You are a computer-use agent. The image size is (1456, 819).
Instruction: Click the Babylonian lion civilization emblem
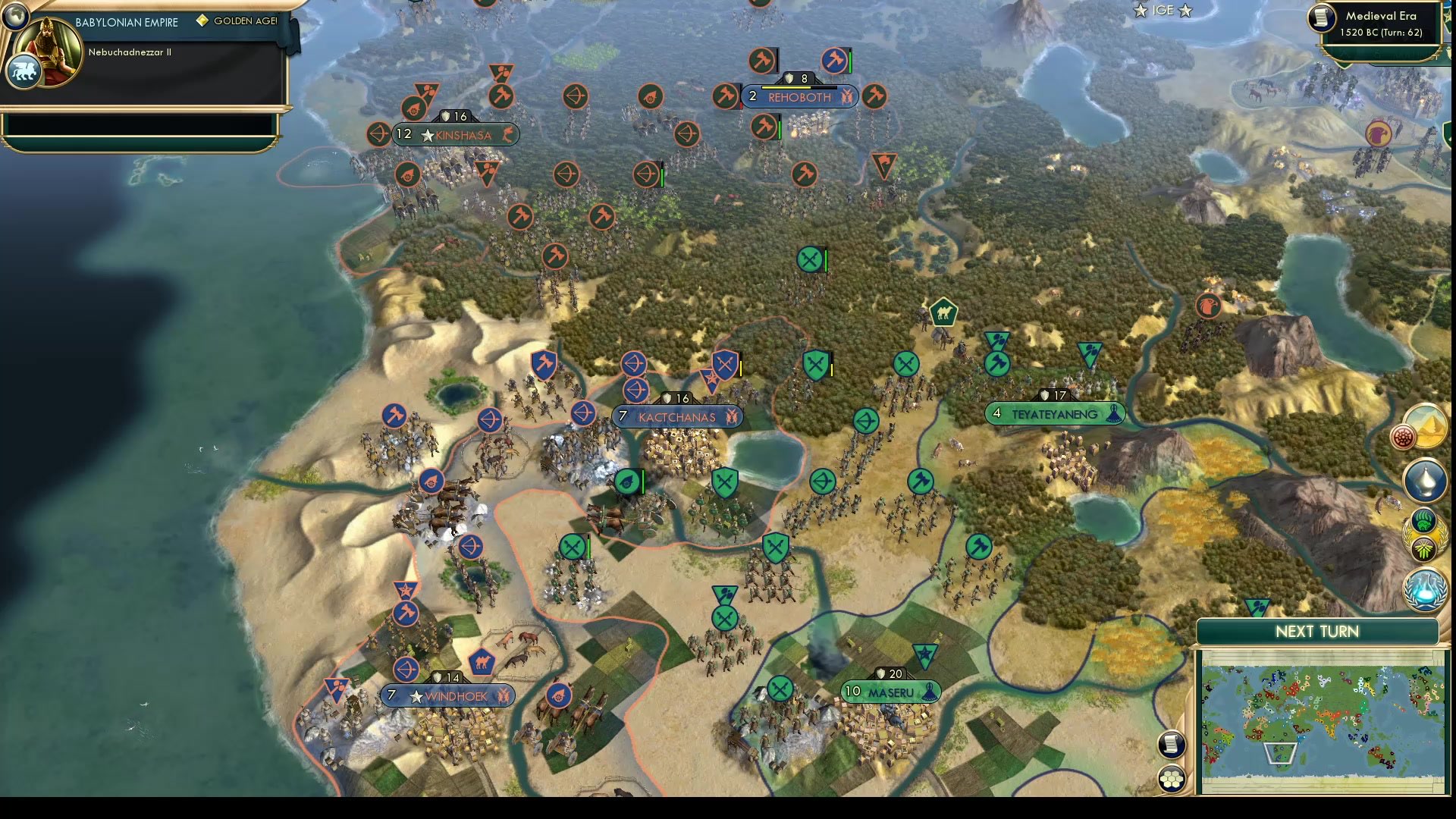tap(24, 71)
